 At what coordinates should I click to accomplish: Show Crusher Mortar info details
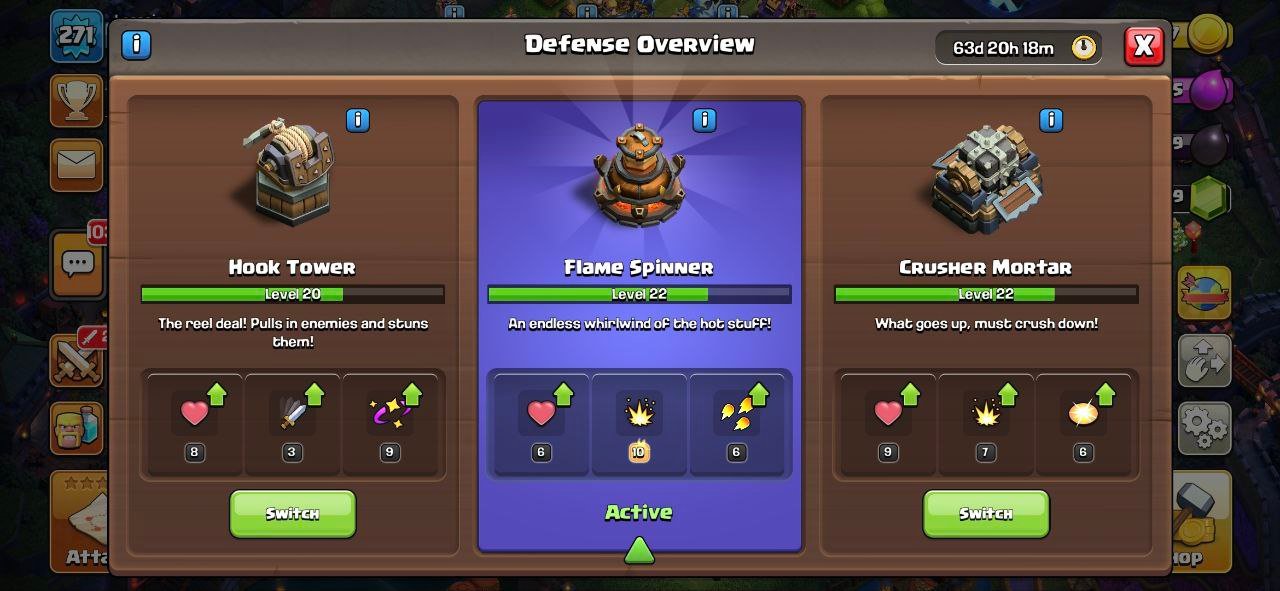1050,121
